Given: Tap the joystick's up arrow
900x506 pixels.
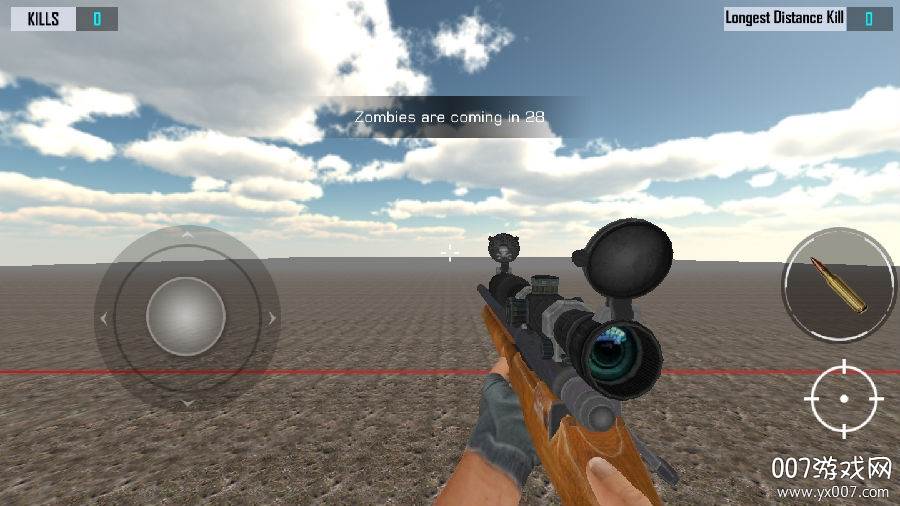Looking at the screenshot, I should point(186,234).
